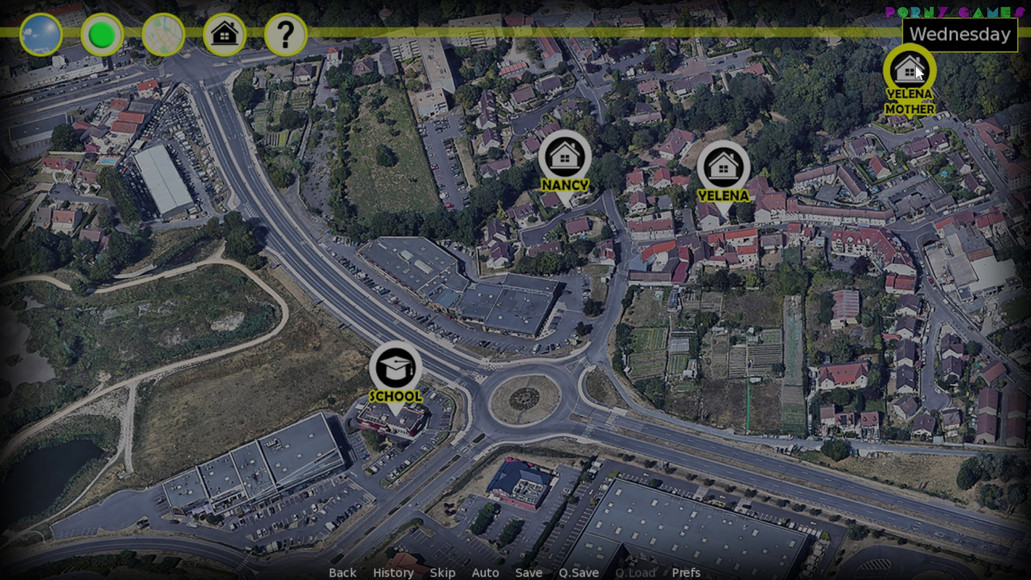Click Back in the bottom menu

(x=342, y=573)
